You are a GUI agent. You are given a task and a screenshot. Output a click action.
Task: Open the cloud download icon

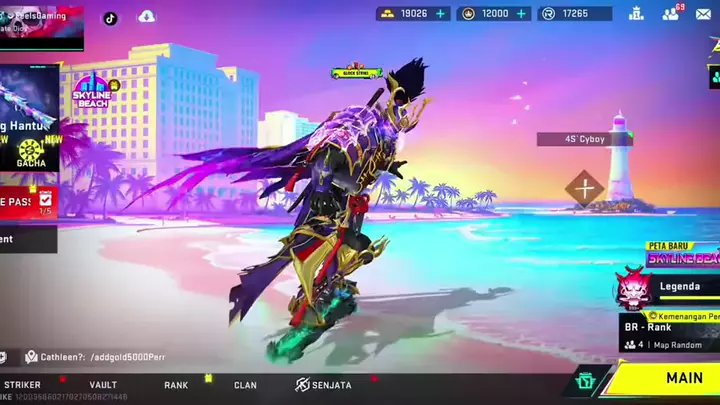[147, 17]
